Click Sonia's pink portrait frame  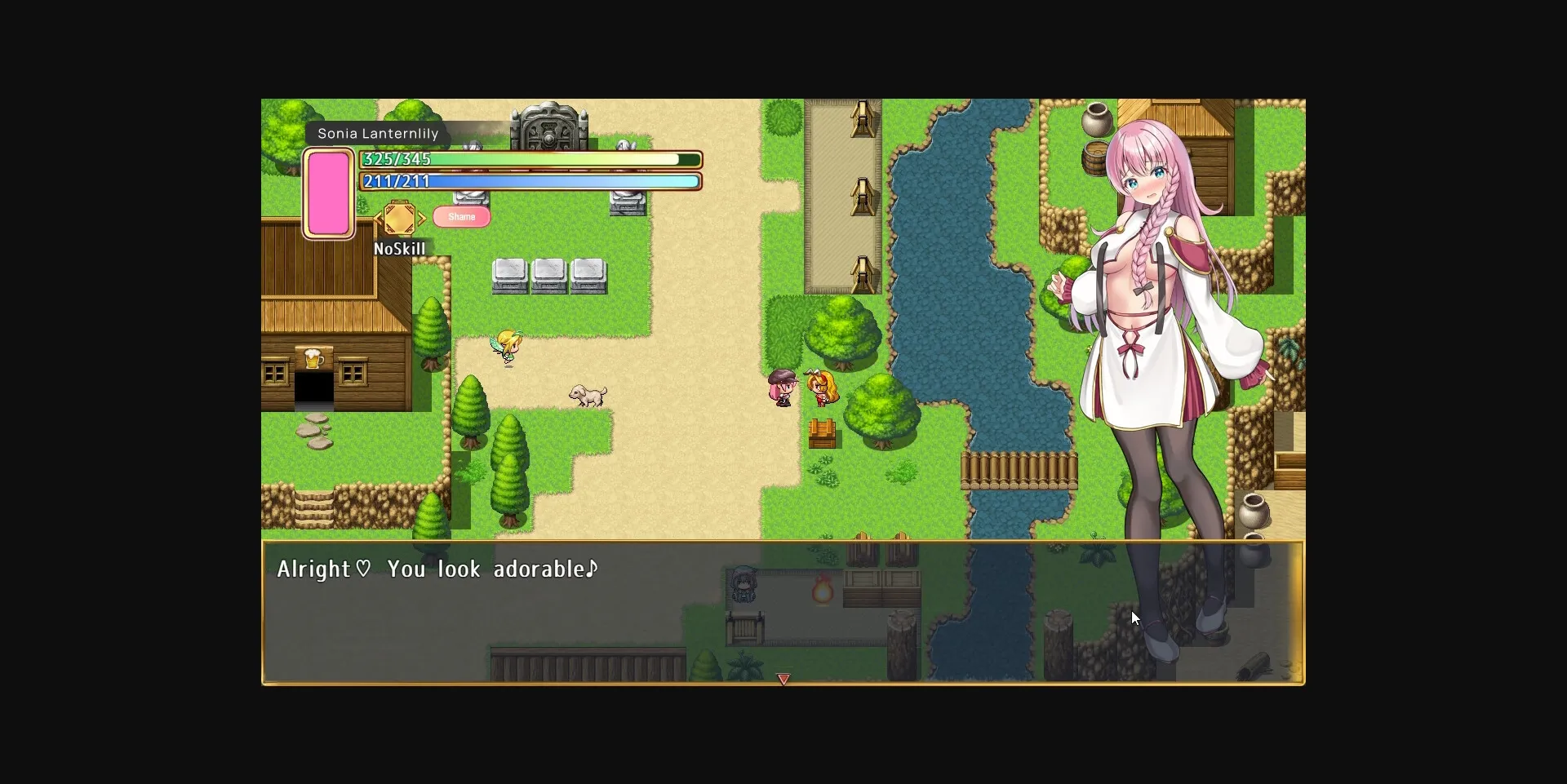tap(329, 193)
